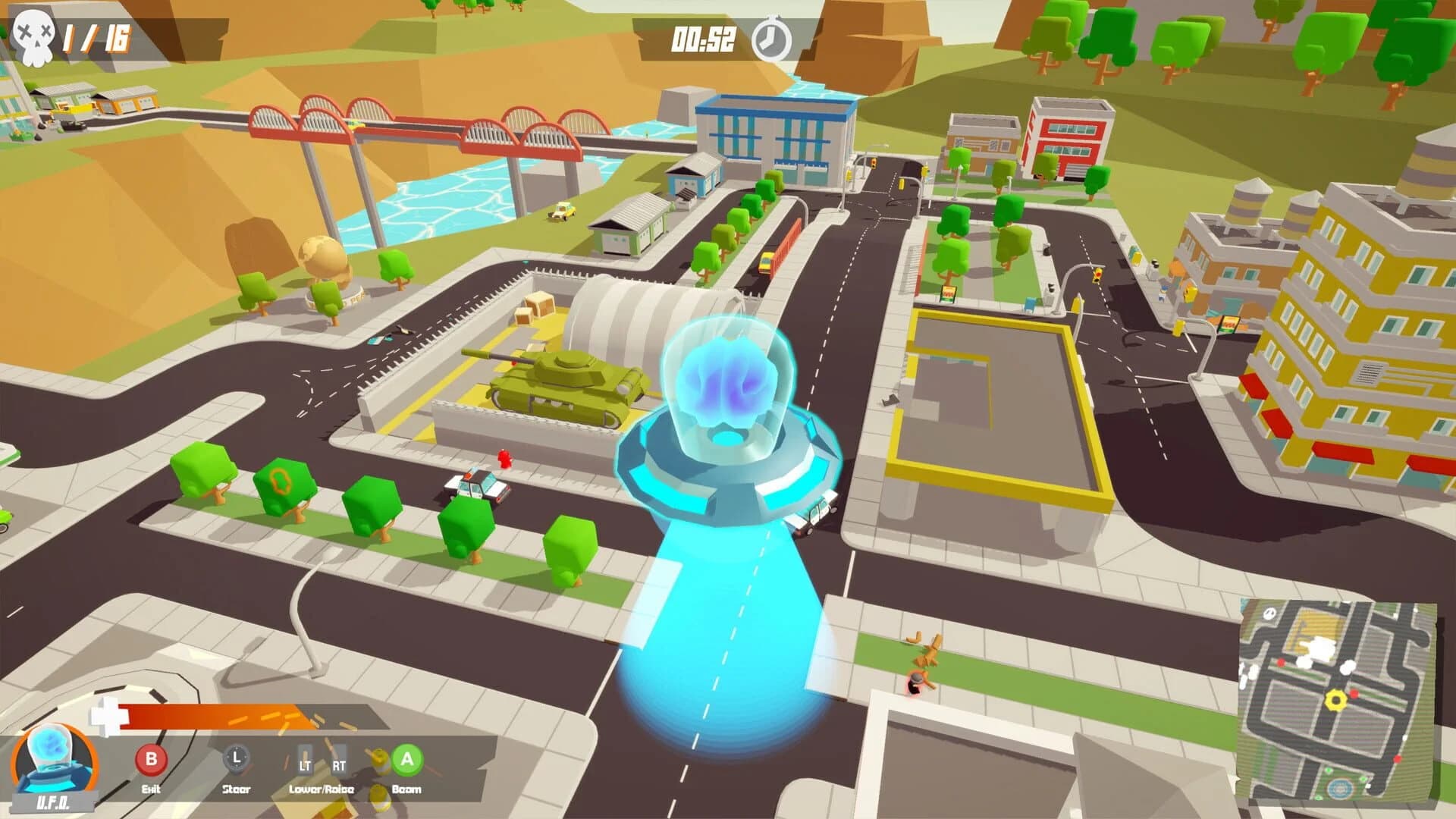Click the L stick Steer icon

point(237,758)
